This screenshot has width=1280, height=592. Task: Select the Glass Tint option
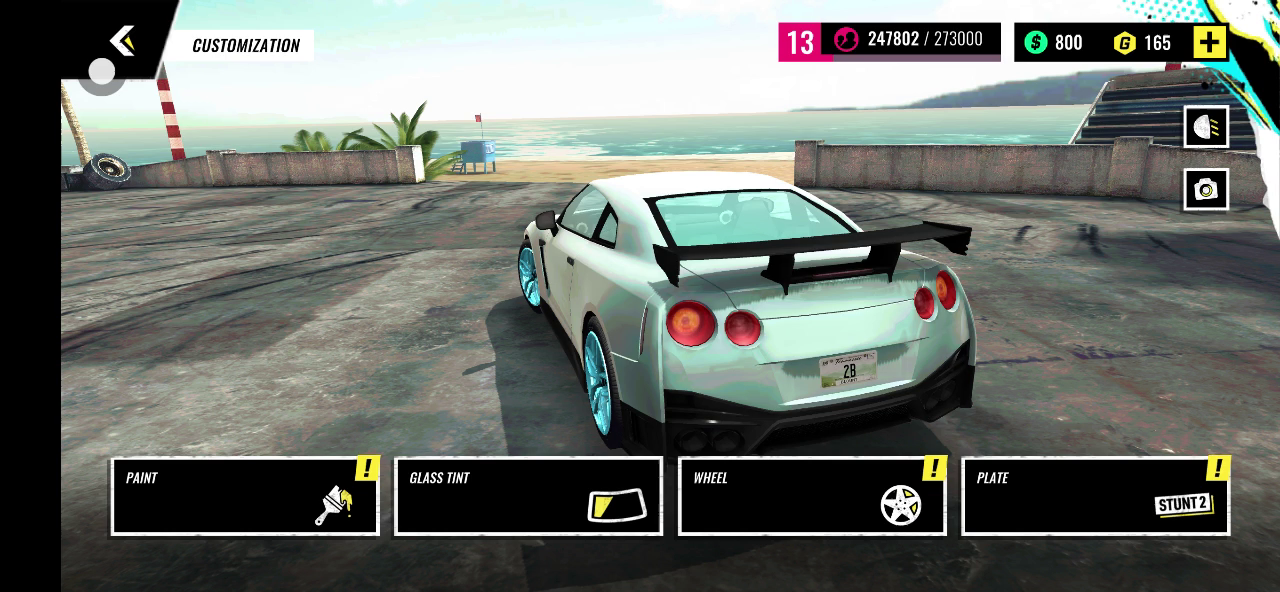(528, 496)
